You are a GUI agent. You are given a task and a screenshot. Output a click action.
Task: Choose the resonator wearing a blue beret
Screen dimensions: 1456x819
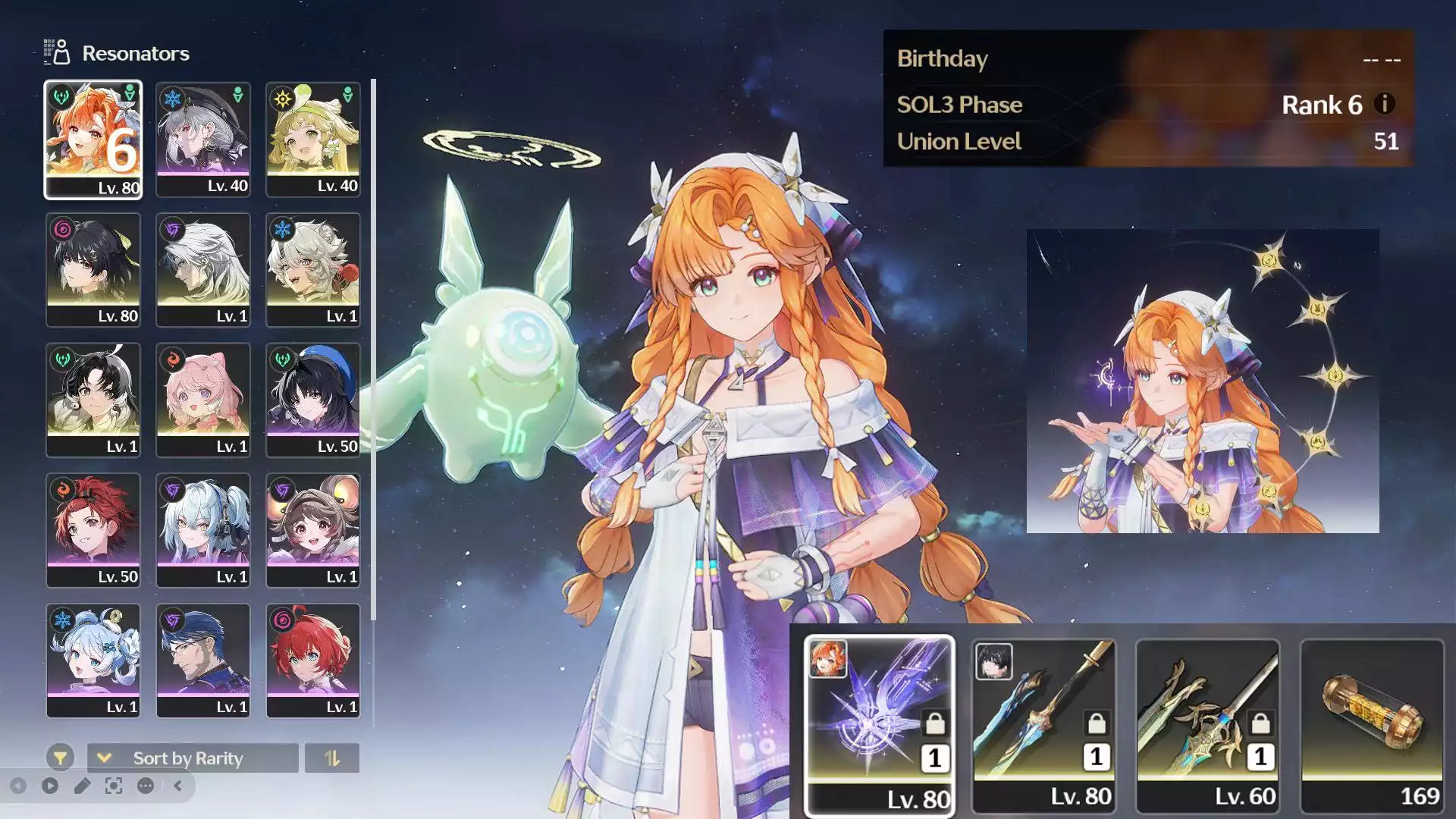pos(312,400)
